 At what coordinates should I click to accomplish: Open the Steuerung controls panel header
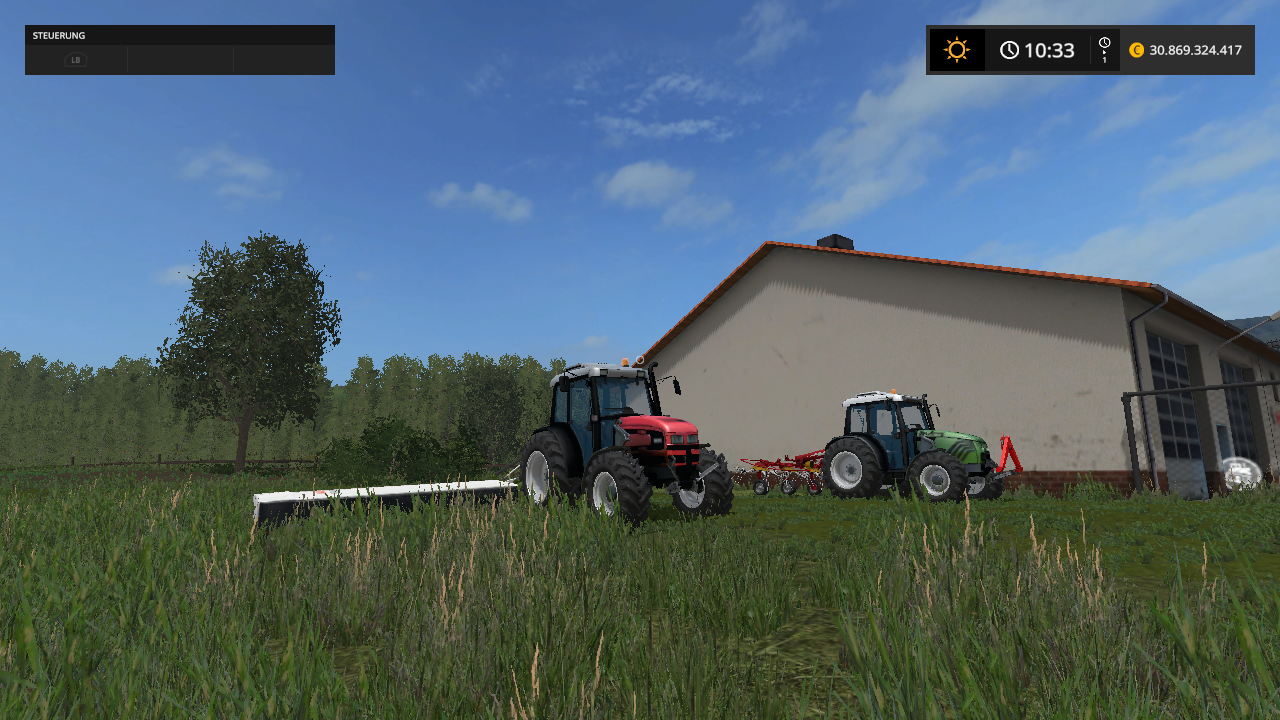180,35
